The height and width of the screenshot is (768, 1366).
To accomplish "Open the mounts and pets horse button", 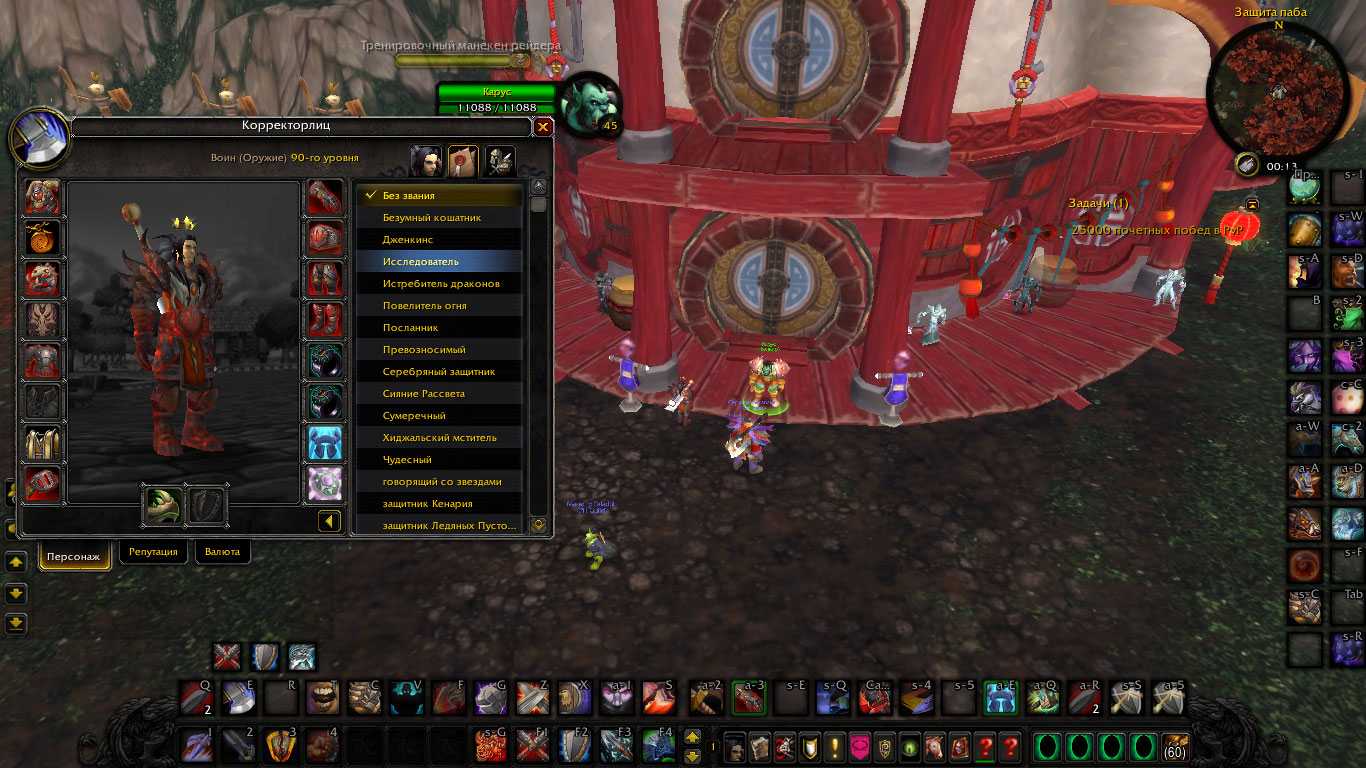I will click(934, 747).
